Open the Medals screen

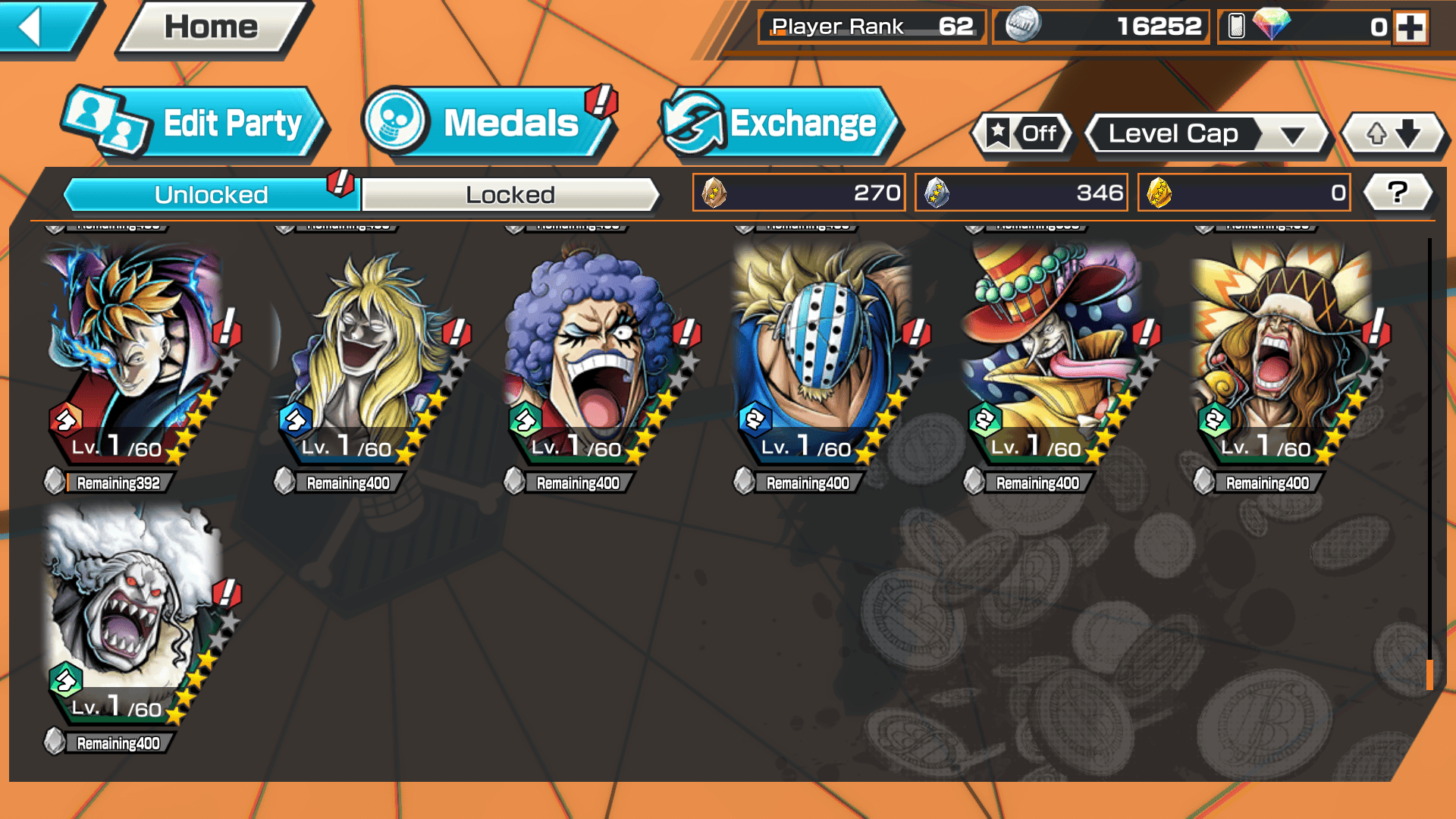point(489,124)
